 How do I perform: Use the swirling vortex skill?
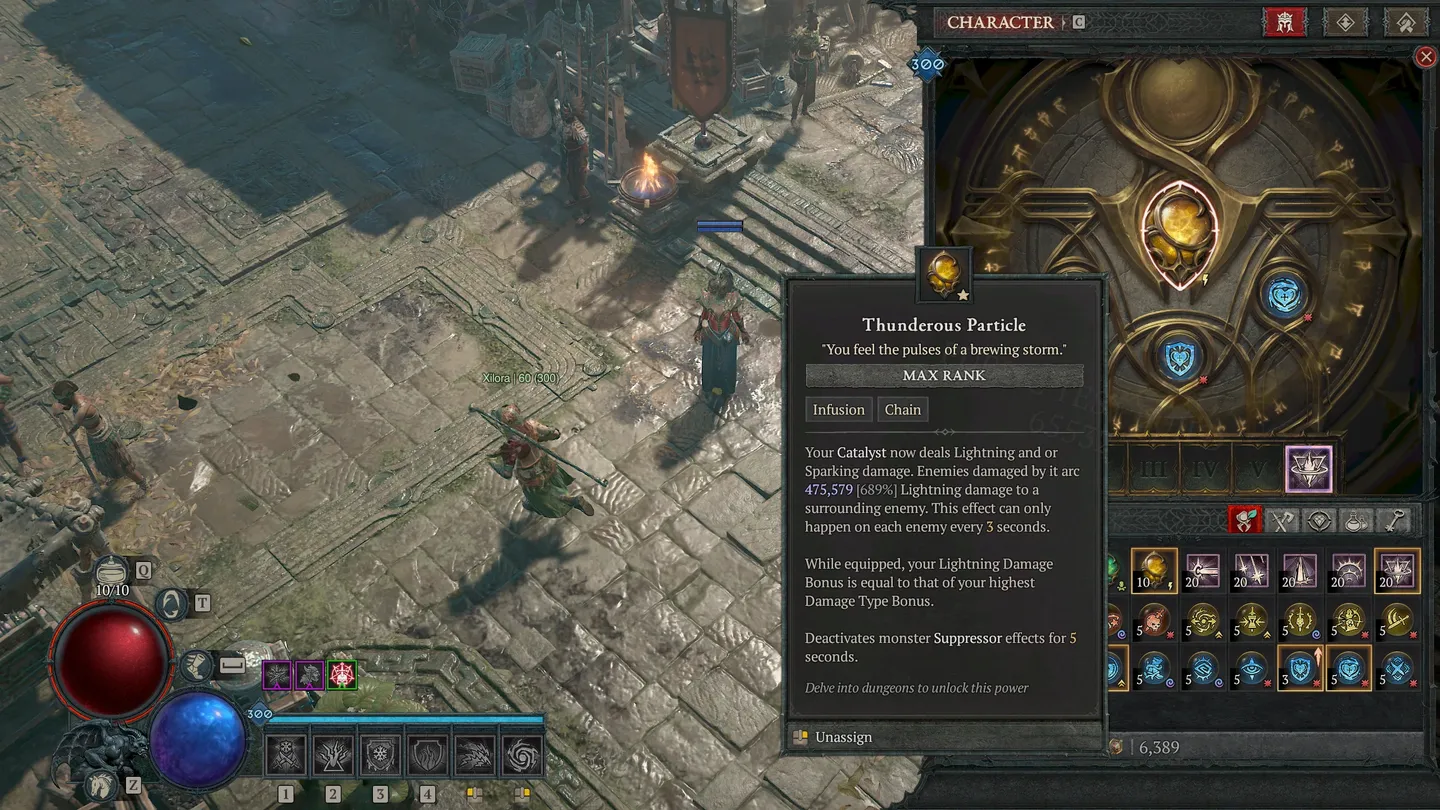(x=521, y=756)
